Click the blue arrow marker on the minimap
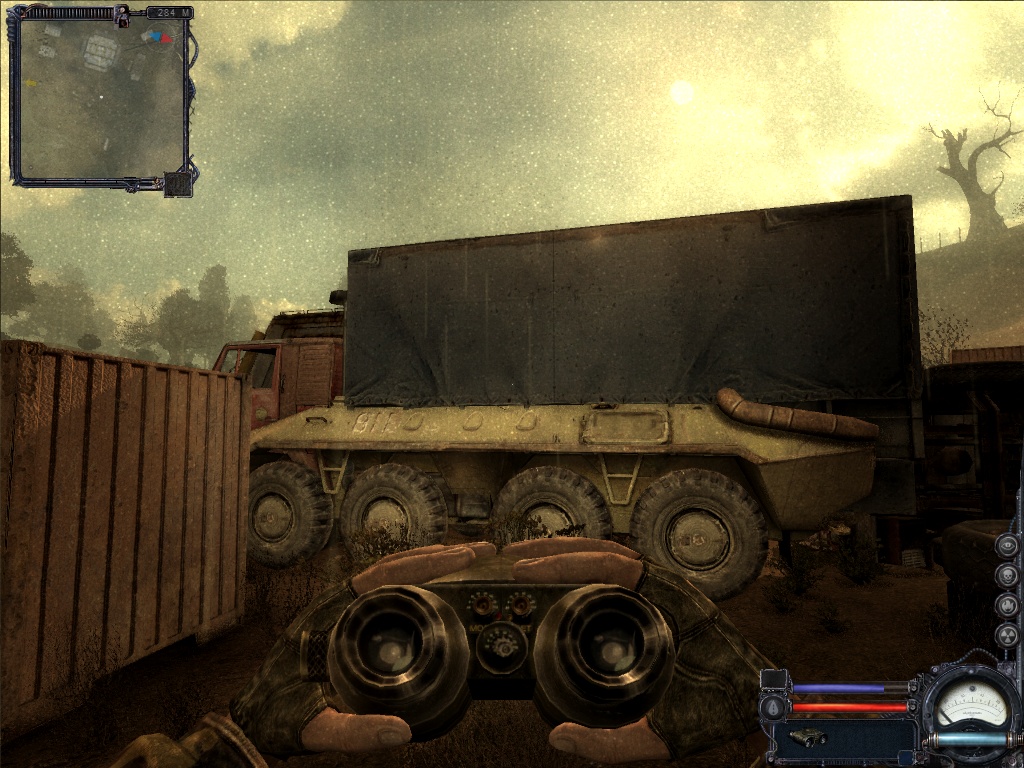1024x768 pixels. (x=156, y=36)
